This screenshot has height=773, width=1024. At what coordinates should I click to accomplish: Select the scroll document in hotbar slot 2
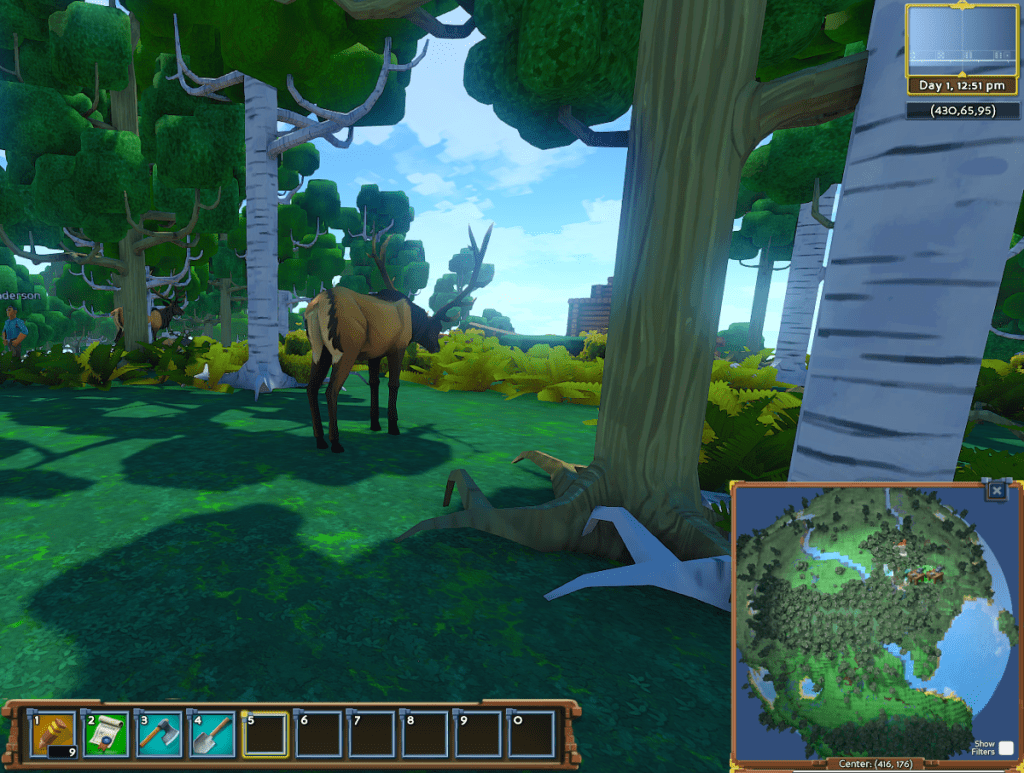point(106,735)
